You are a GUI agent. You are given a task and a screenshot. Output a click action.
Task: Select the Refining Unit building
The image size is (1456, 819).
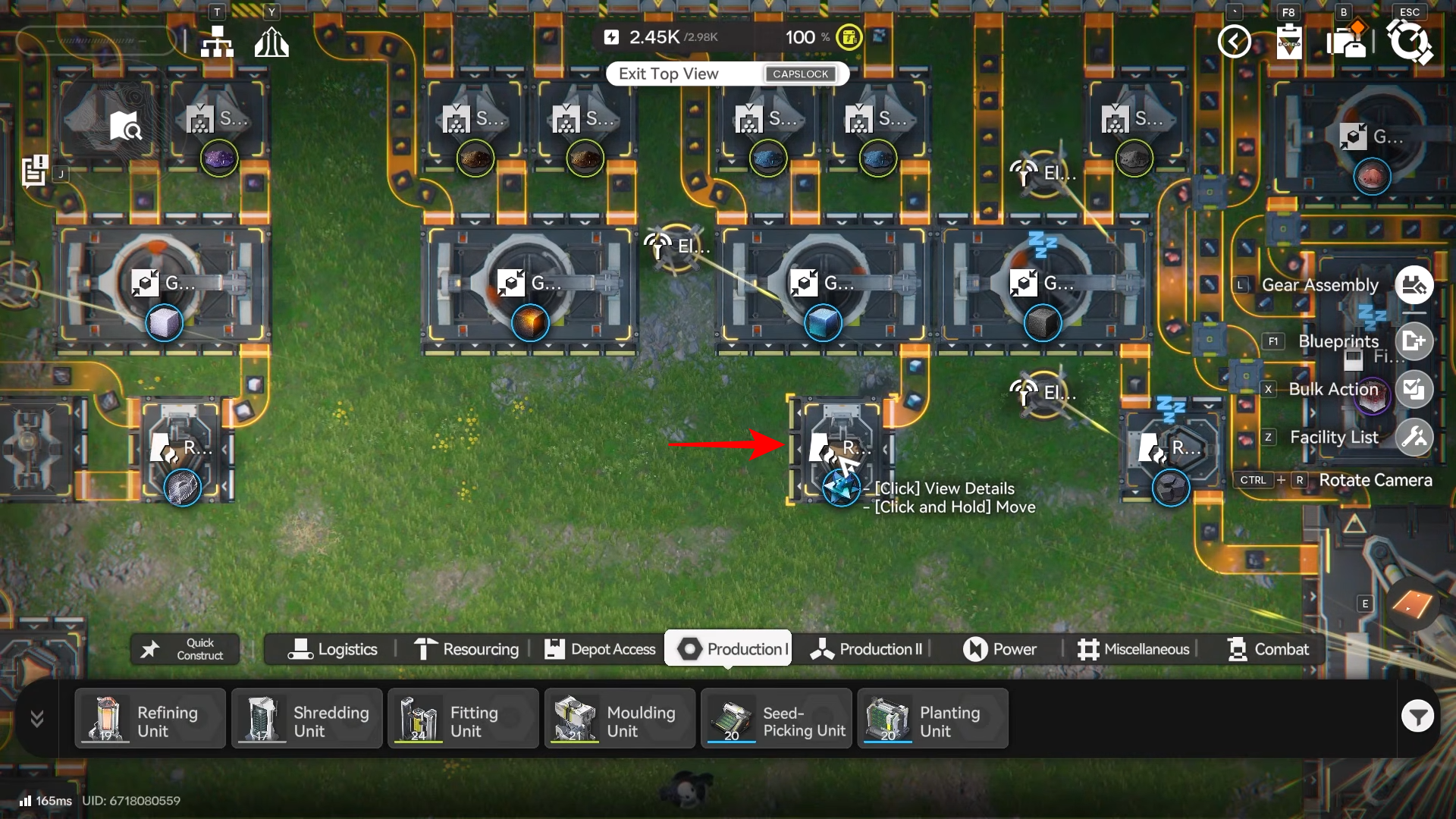[x=150, y=719]
